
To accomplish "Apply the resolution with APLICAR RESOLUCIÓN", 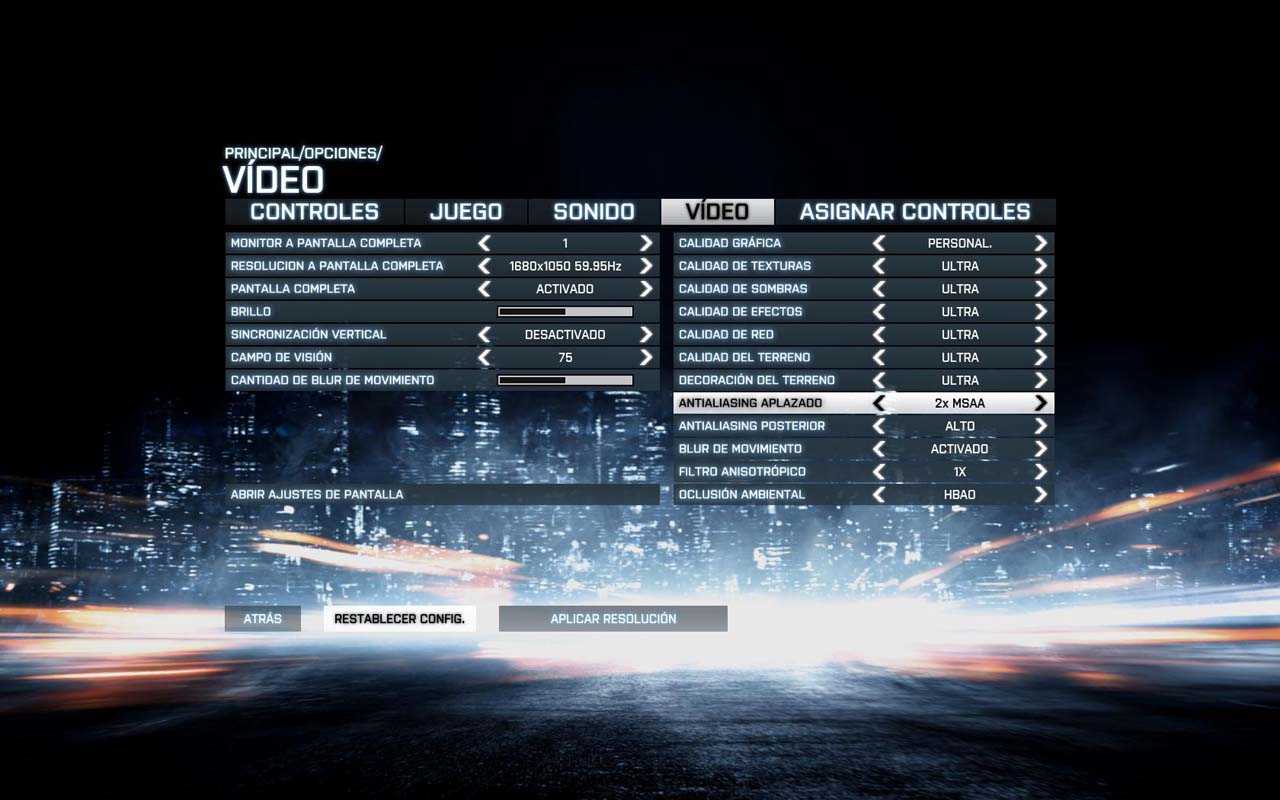I will click(x=612, y=618).
